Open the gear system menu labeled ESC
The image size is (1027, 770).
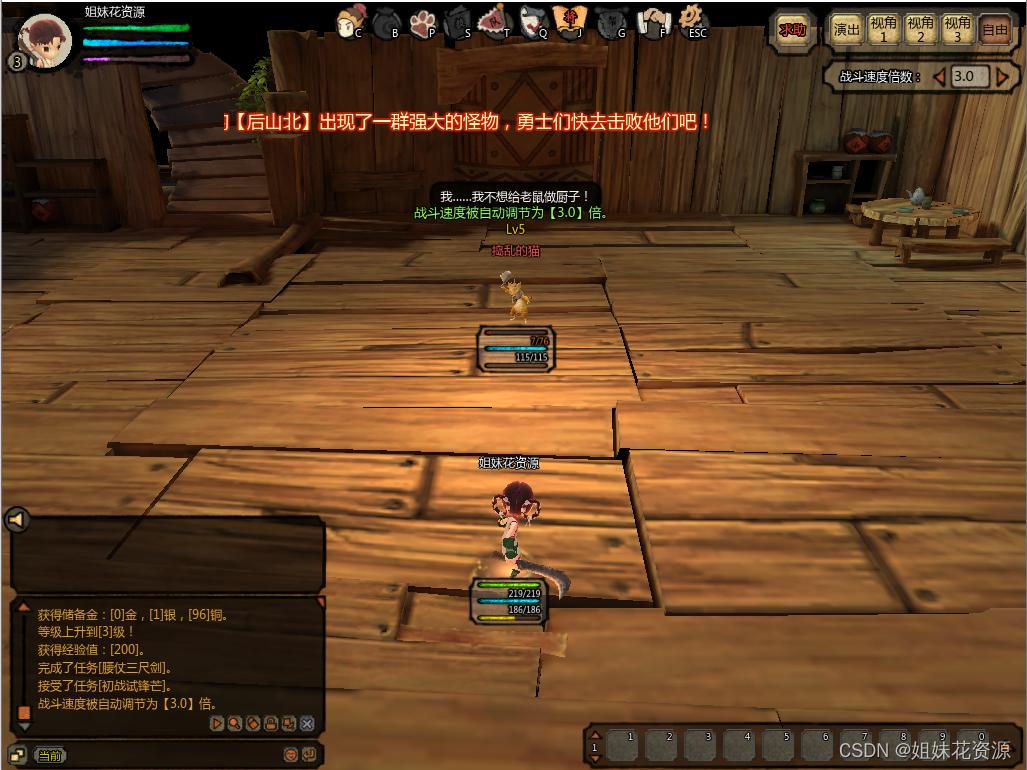tap(692, 20)
